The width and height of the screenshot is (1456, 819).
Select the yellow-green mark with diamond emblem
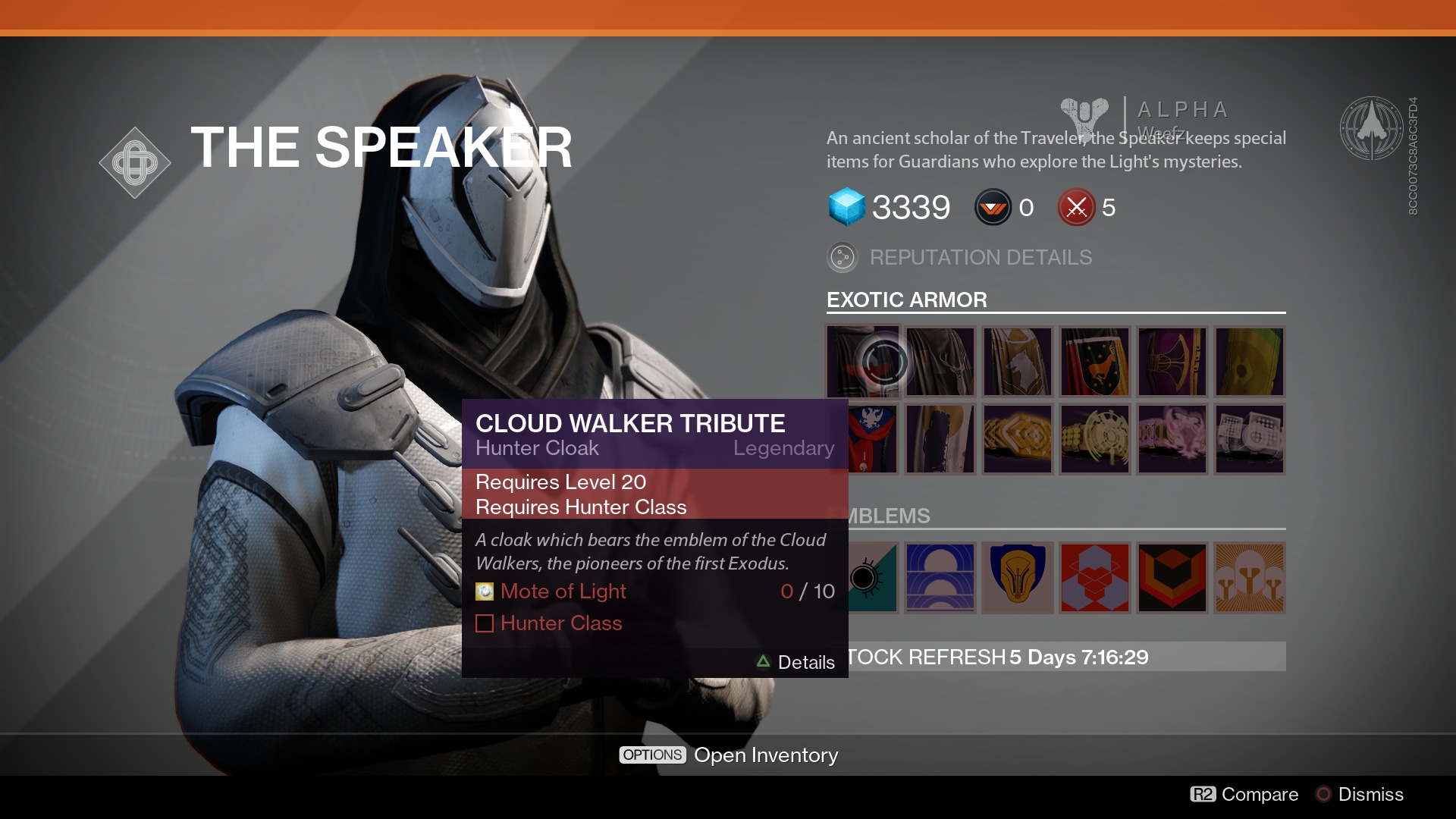pos(1250,362)
